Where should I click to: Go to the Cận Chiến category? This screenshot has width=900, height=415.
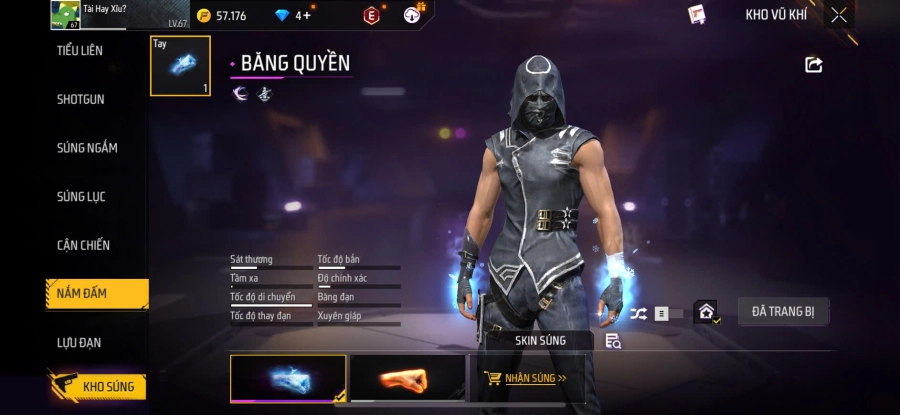coord(83,245)
